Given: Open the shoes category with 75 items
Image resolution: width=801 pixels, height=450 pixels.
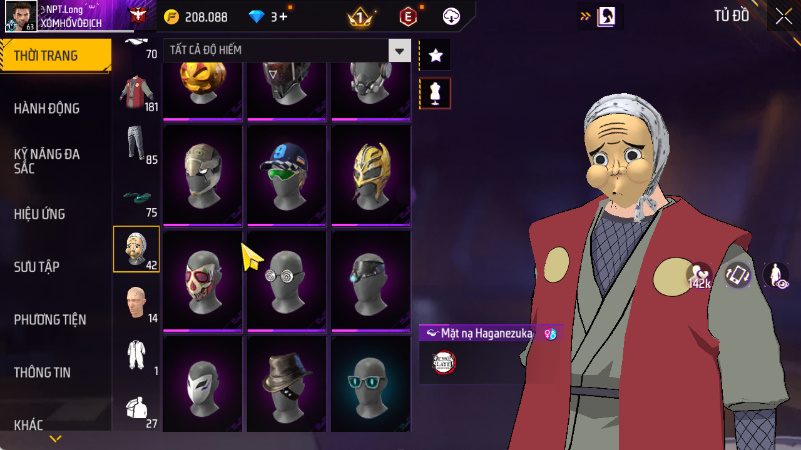Looking at the screenshot, I should [x=135, y=198].
